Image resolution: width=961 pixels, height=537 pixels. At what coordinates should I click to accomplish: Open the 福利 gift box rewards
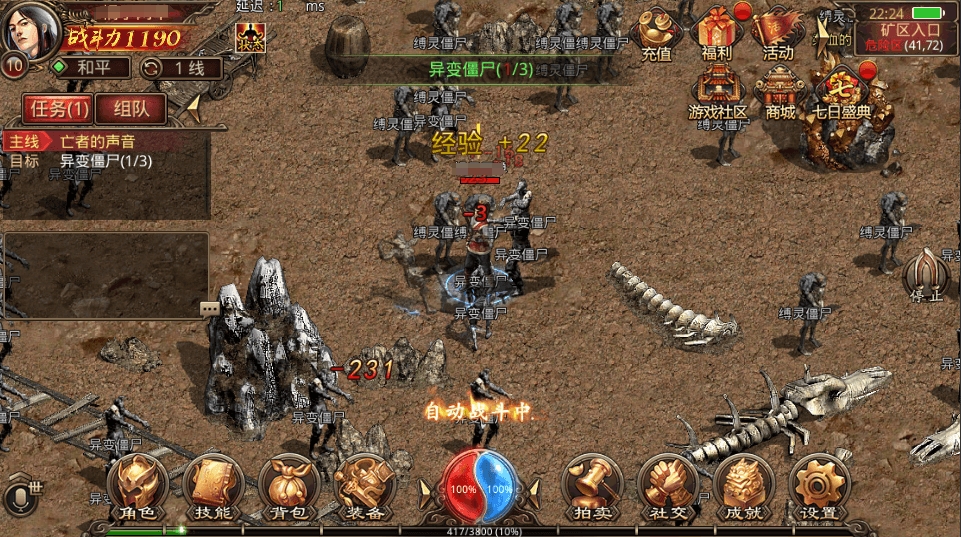click(x=717, y=34)
